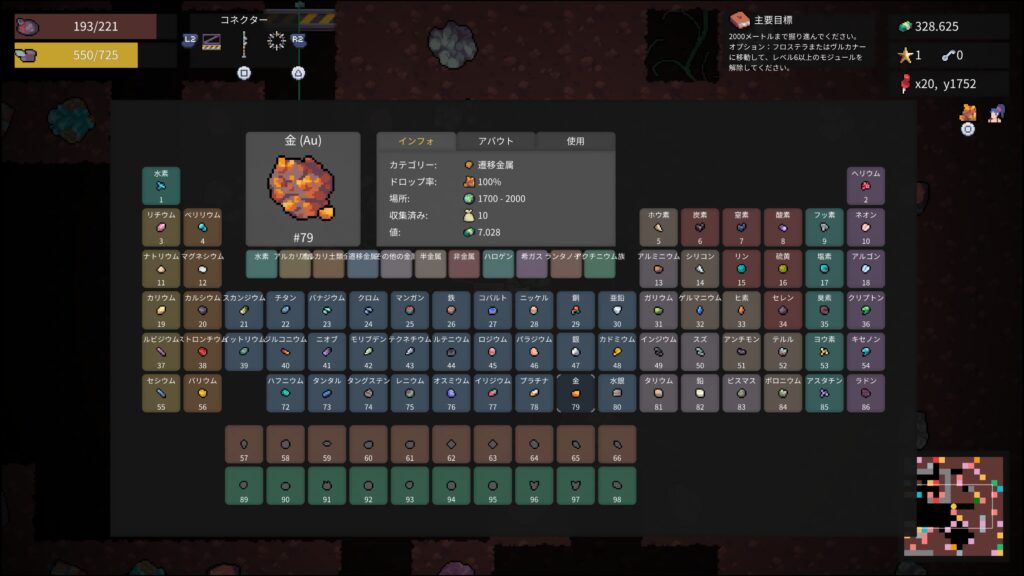Choose the バリウム element tile numbered 56
This screenshot has width=1024, height=576.
[202, 393]
